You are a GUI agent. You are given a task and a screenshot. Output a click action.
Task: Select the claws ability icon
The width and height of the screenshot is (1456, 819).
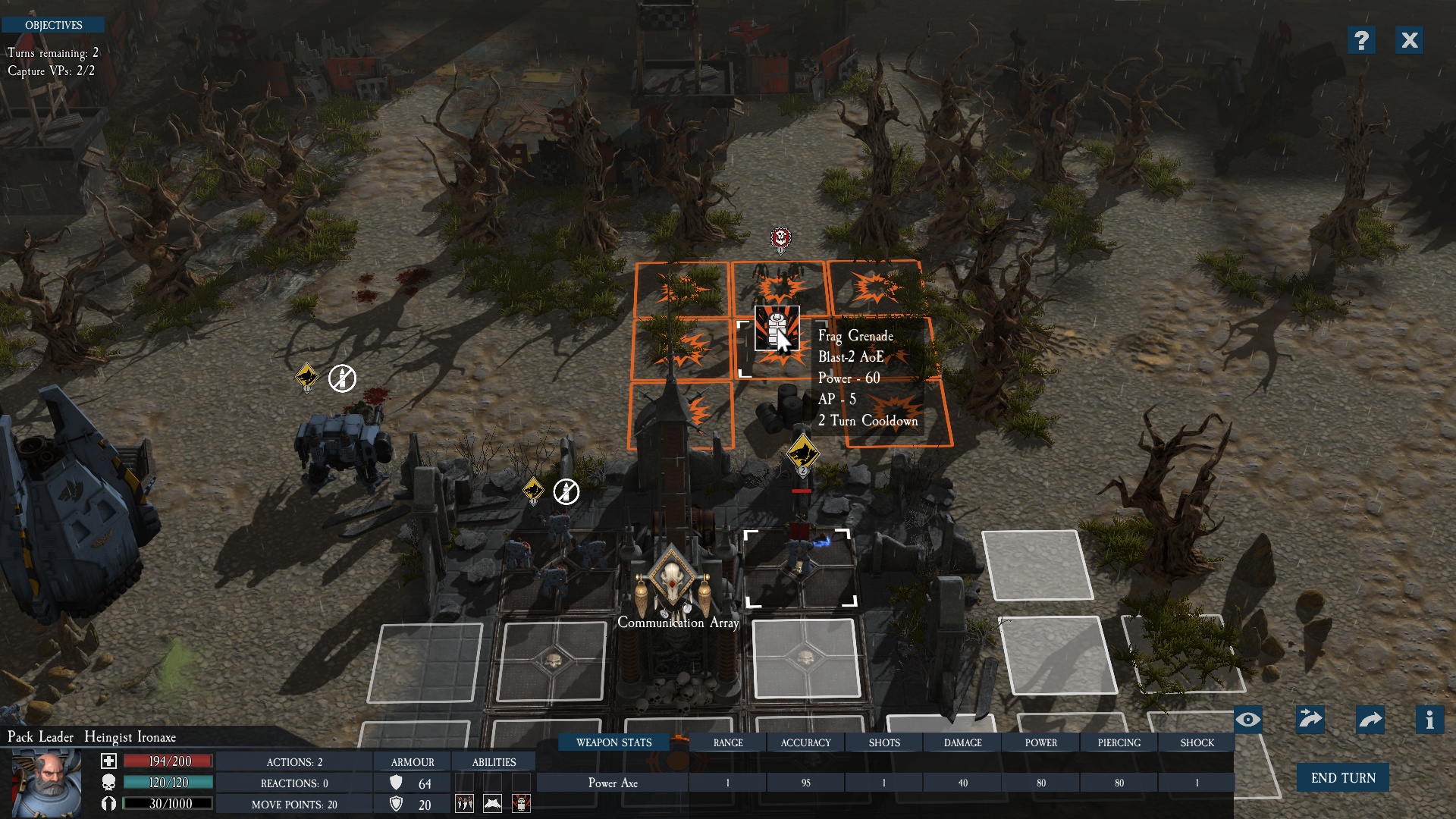(464, 804)
